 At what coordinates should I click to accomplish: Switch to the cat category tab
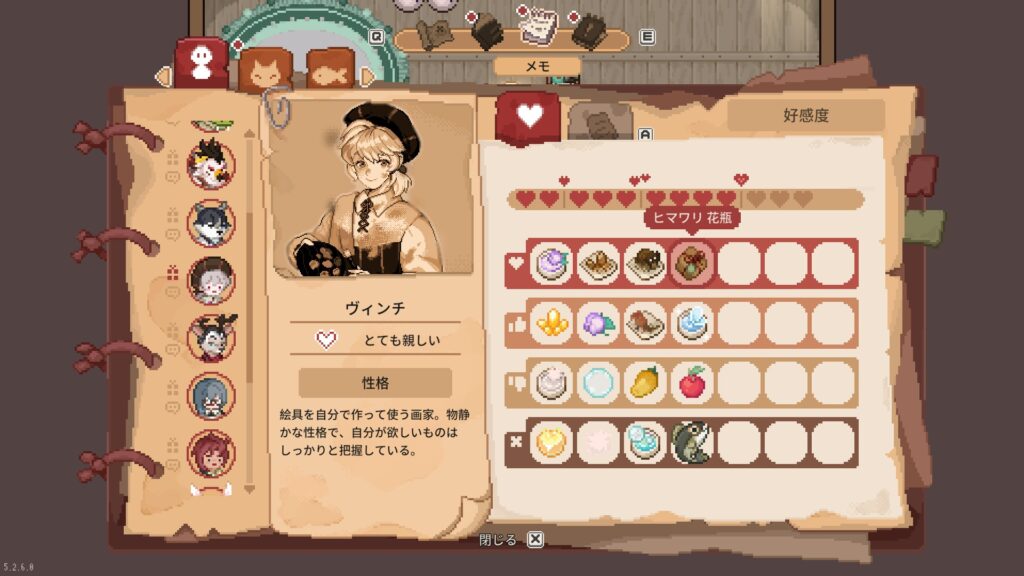(x=265, y=70)
